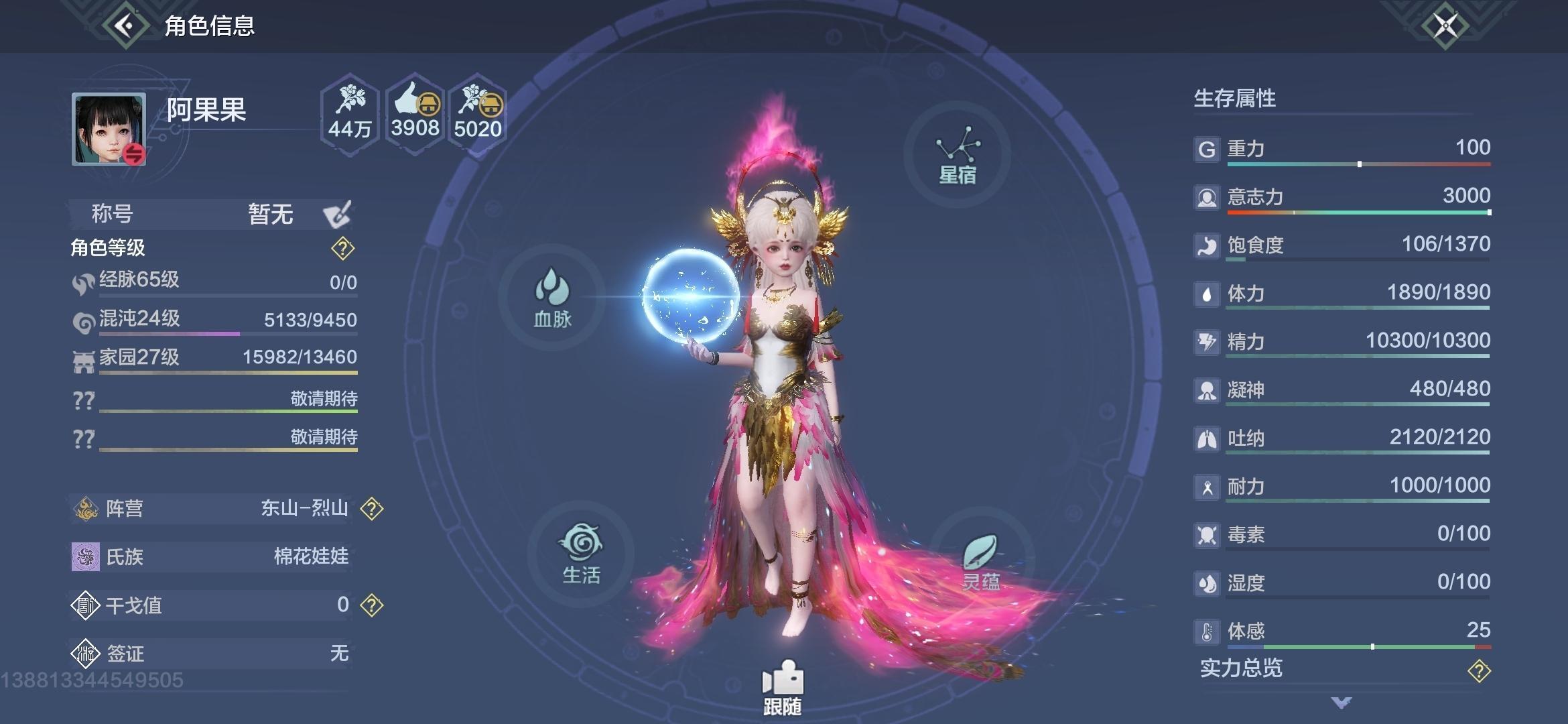Image resolution: width=1568 pixels, height=724 pixels.
Task: Show help for 阵营 faction
Action: (372, 509)
